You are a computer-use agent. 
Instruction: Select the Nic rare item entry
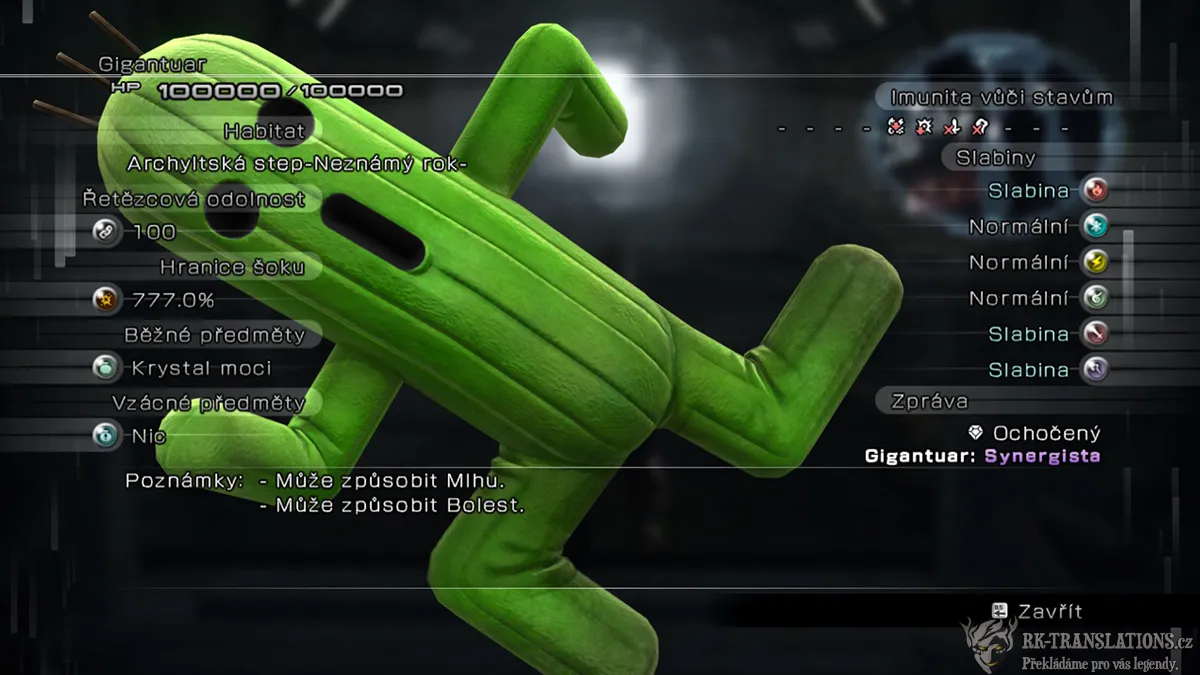click(x=148, y=436)
